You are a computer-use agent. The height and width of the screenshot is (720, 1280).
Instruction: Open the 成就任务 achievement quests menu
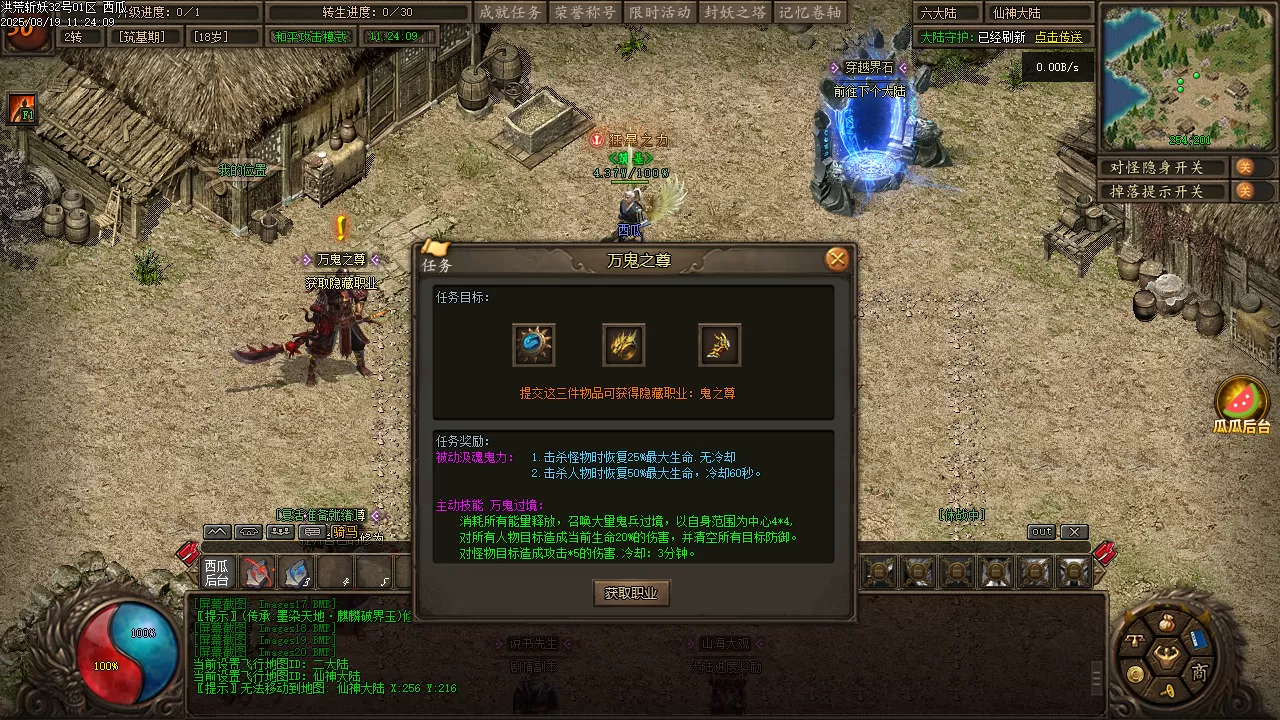click(x=510, y=12)
